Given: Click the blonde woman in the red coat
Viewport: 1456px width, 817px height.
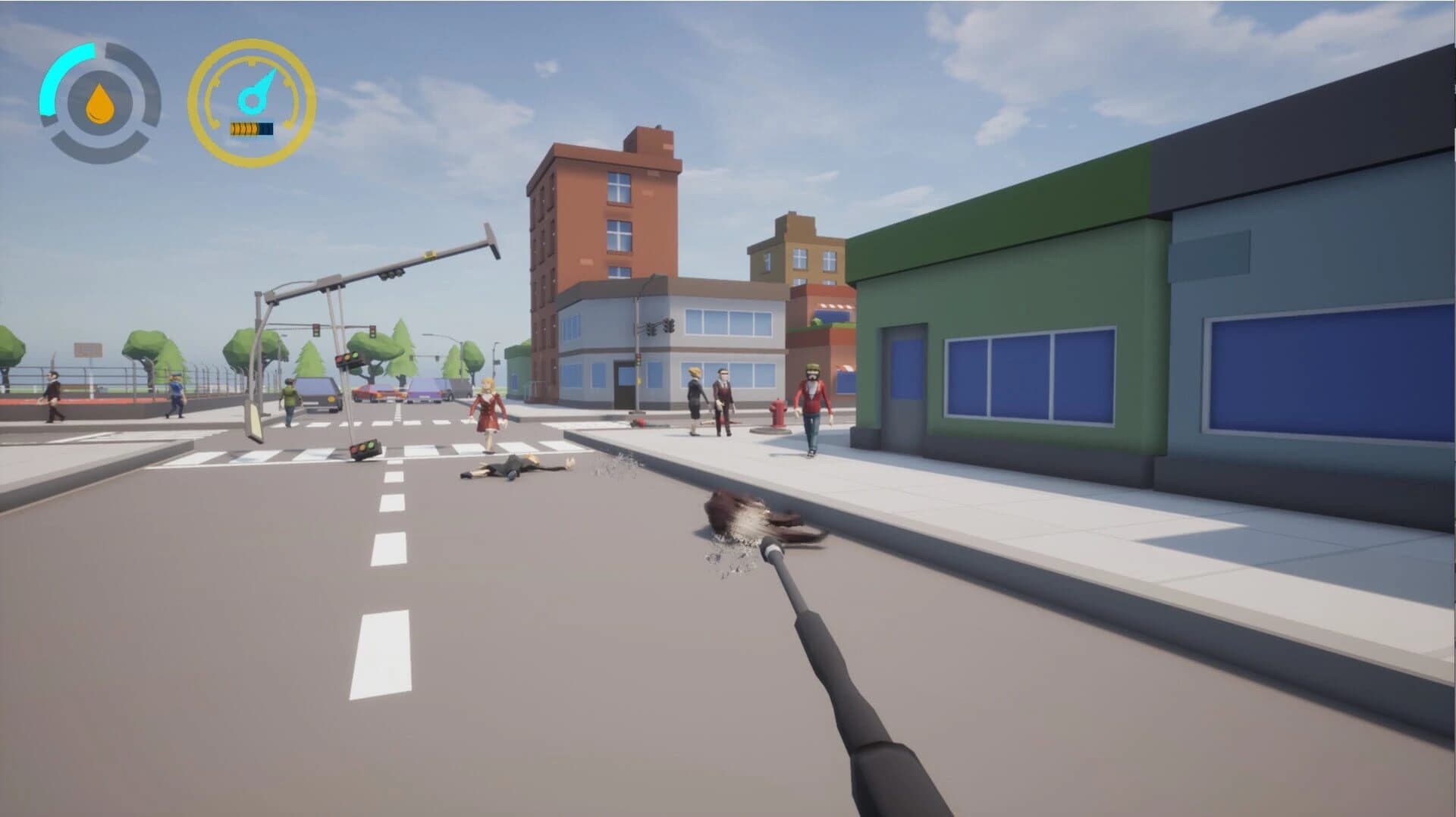Looking at the screenshot, I should 488,405.
